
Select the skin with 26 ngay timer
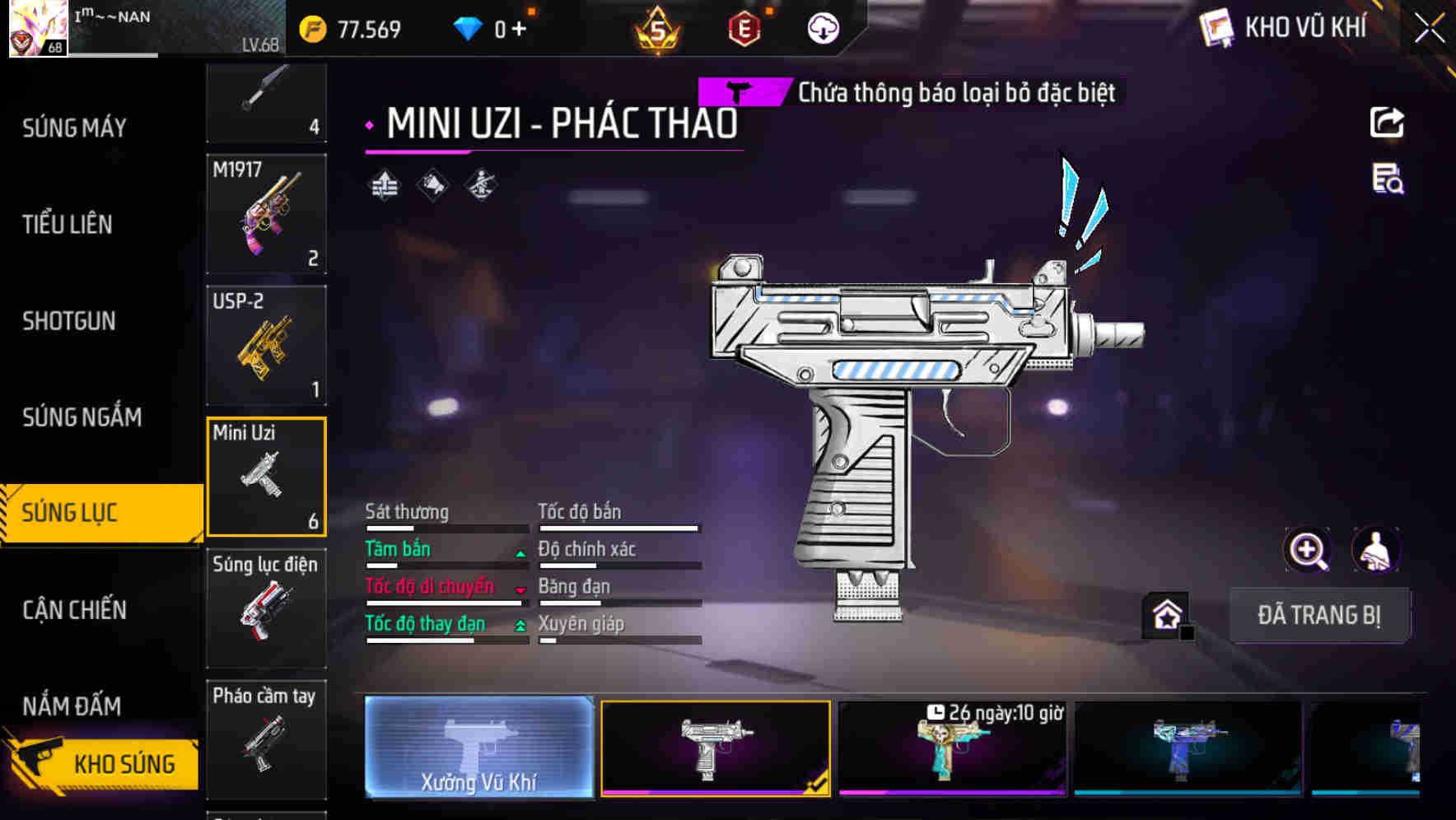pos(953,749)
